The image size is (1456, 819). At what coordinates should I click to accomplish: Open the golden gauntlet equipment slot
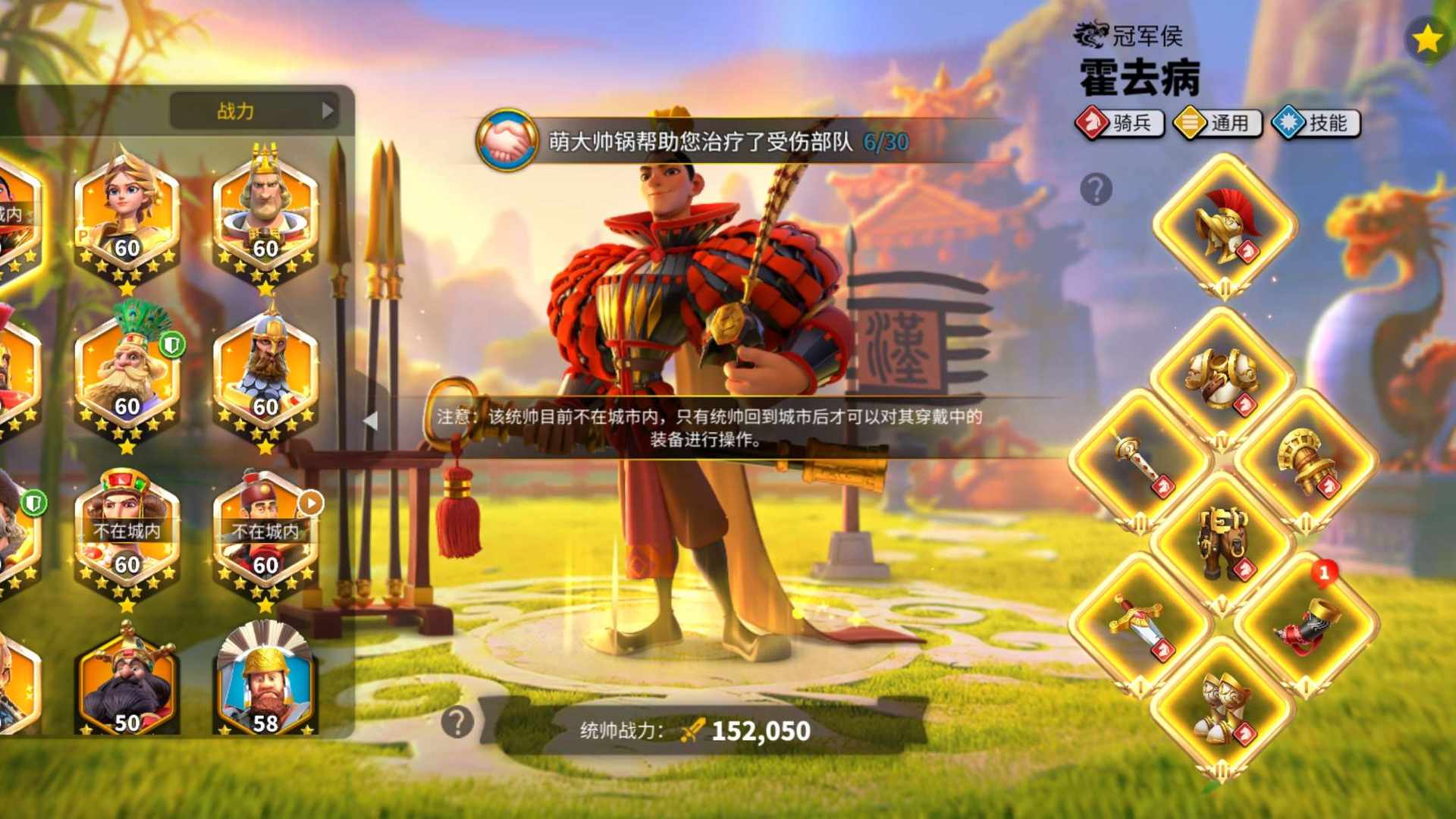(x=1306, y=460)
